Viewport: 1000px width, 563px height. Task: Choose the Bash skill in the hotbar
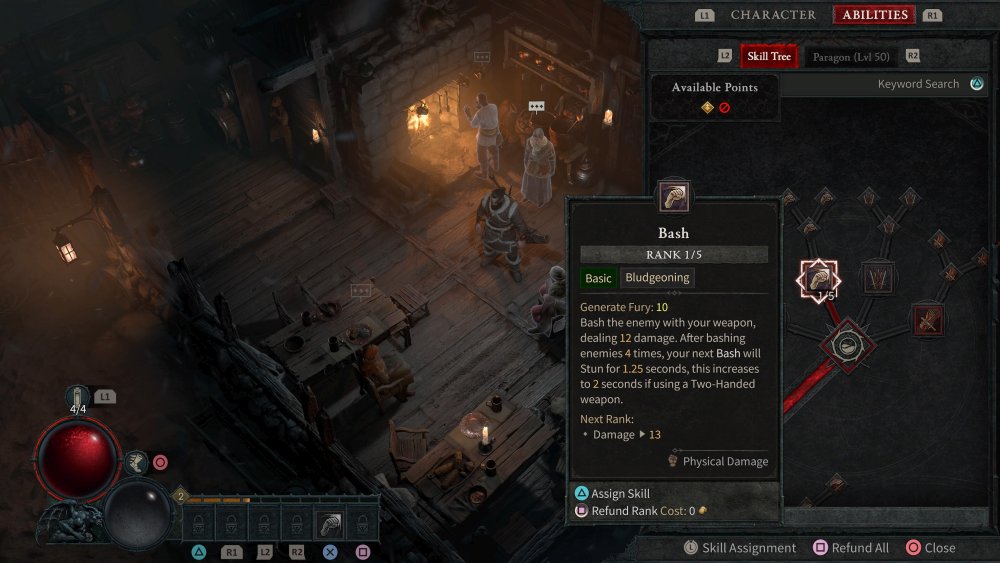(330, 523)
